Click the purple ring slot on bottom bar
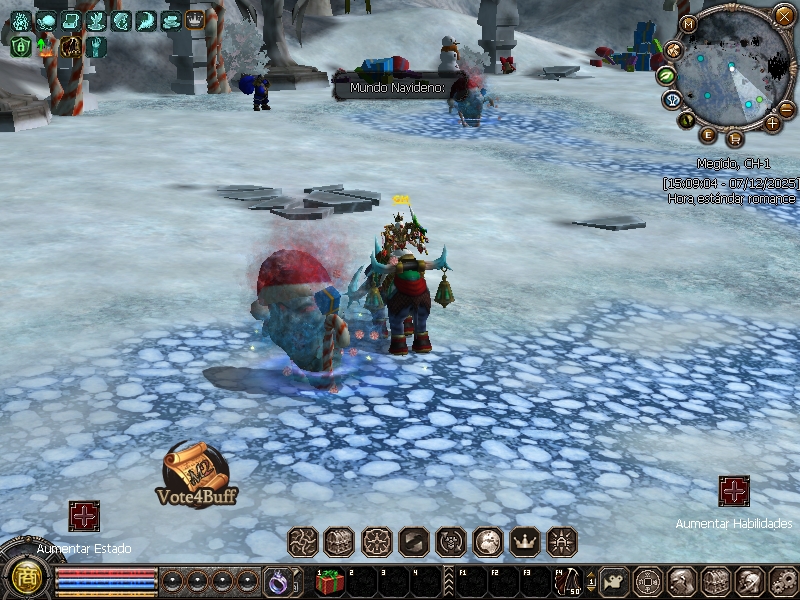This screenshot has width=800, height=600. [276, 581]
